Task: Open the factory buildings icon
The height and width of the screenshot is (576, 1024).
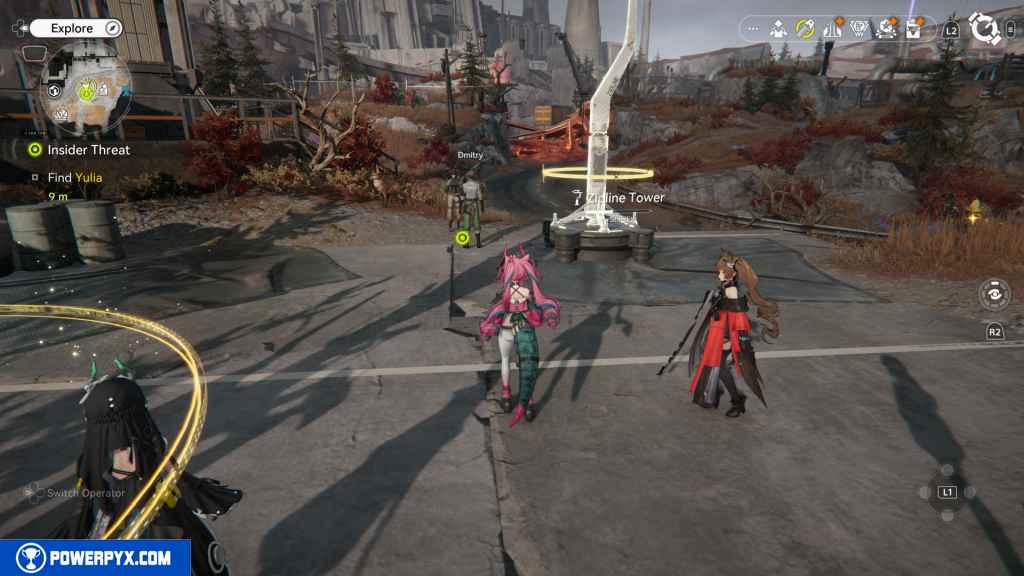Action: click(832, 29)
